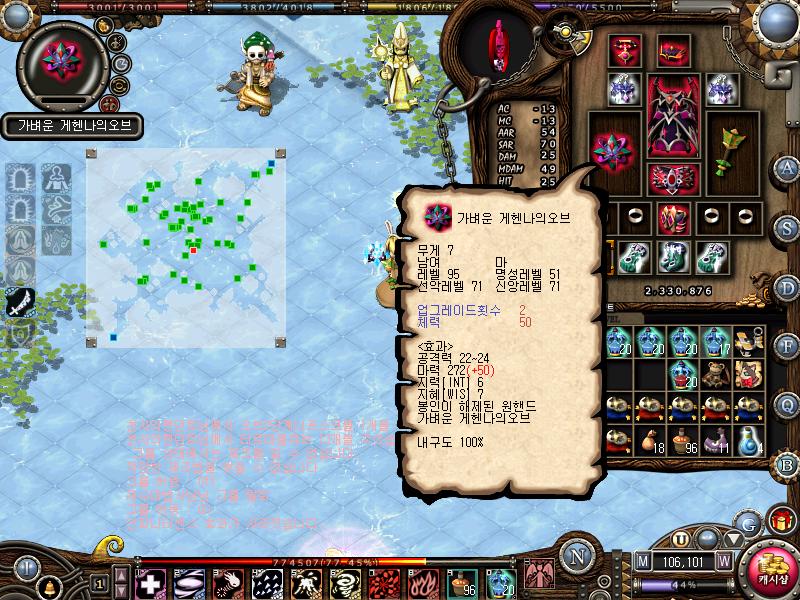This screenshot has width=800, height=600.
Task: Click the round F side button
Action: pos(787,347)
